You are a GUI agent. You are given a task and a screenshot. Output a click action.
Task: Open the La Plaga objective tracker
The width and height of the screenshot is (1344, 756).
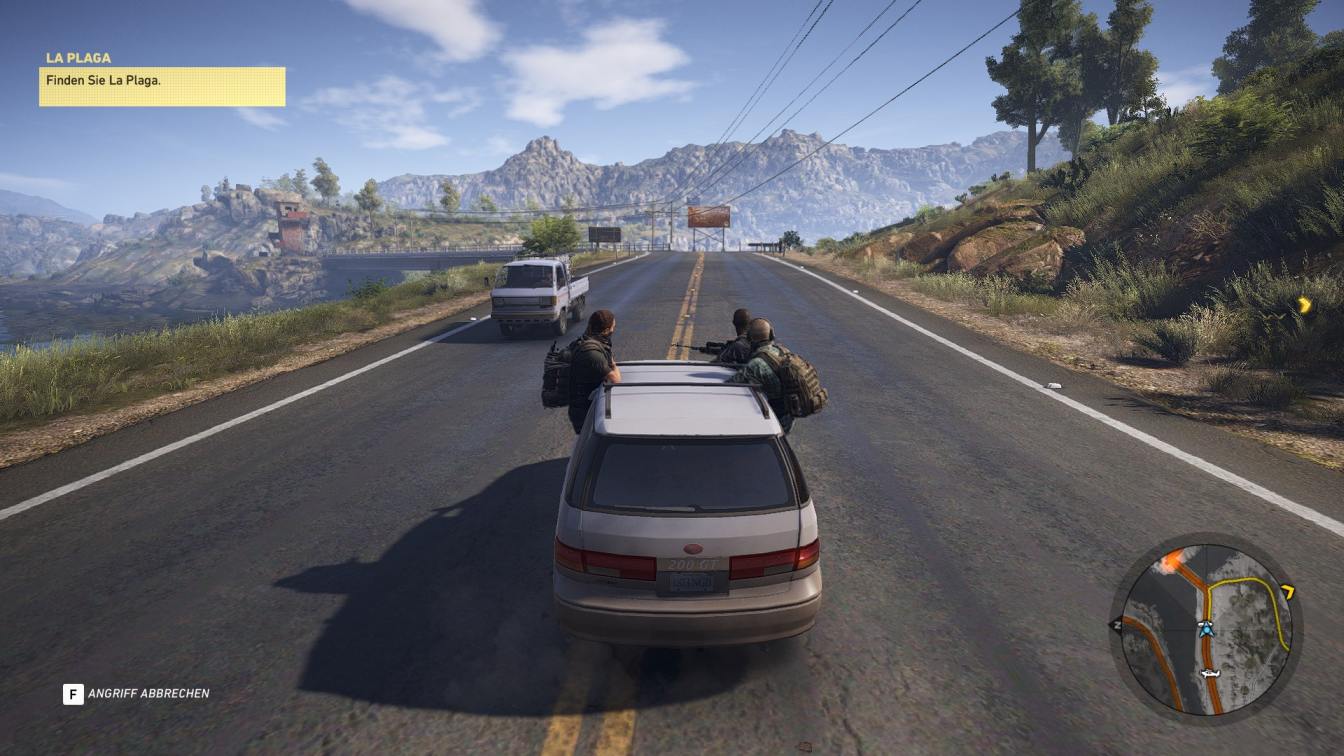[x=162, y=86]
